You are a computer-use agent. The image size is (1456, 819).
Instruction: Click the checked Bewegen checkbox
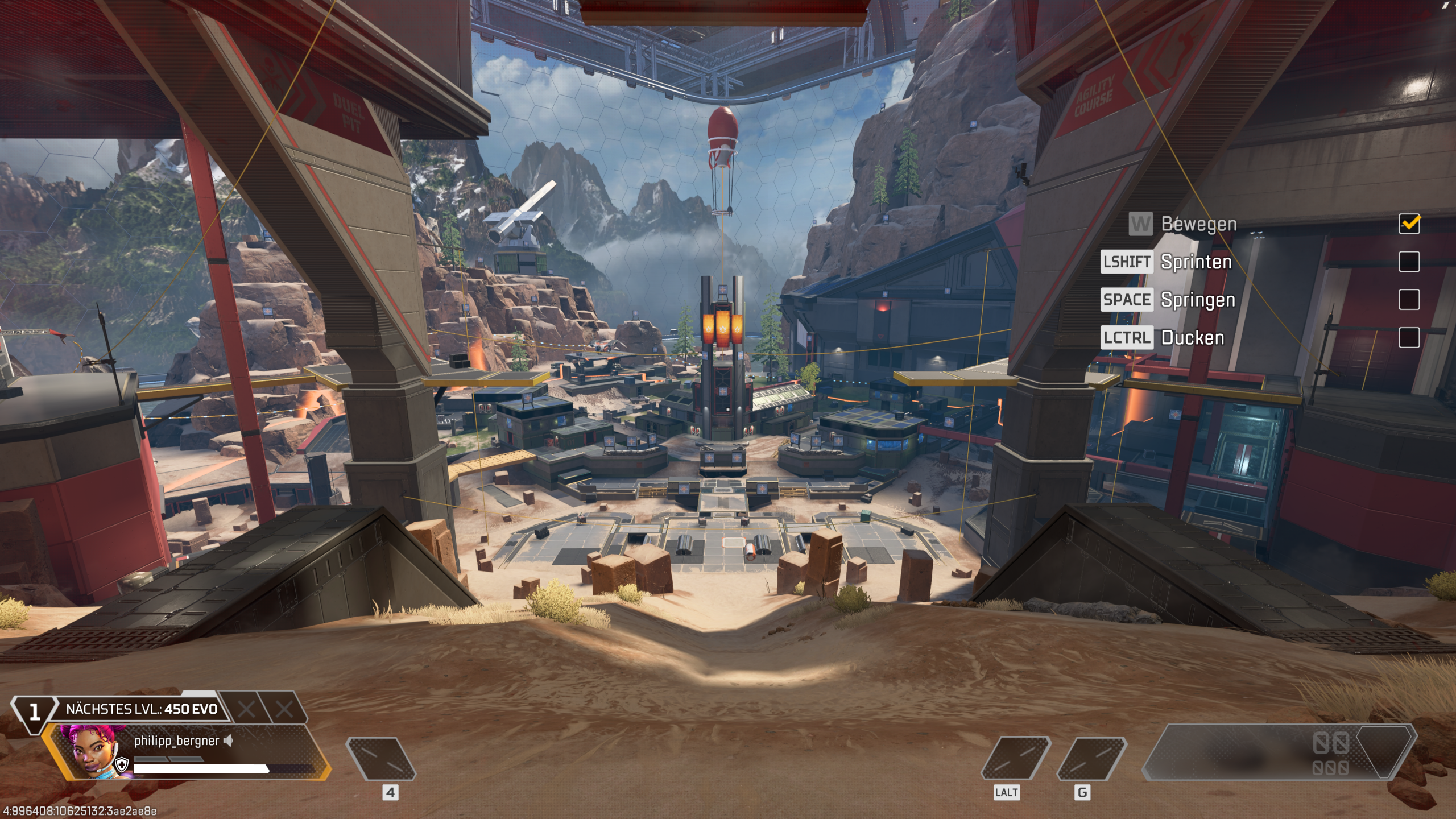click(x=1409, y=224)
